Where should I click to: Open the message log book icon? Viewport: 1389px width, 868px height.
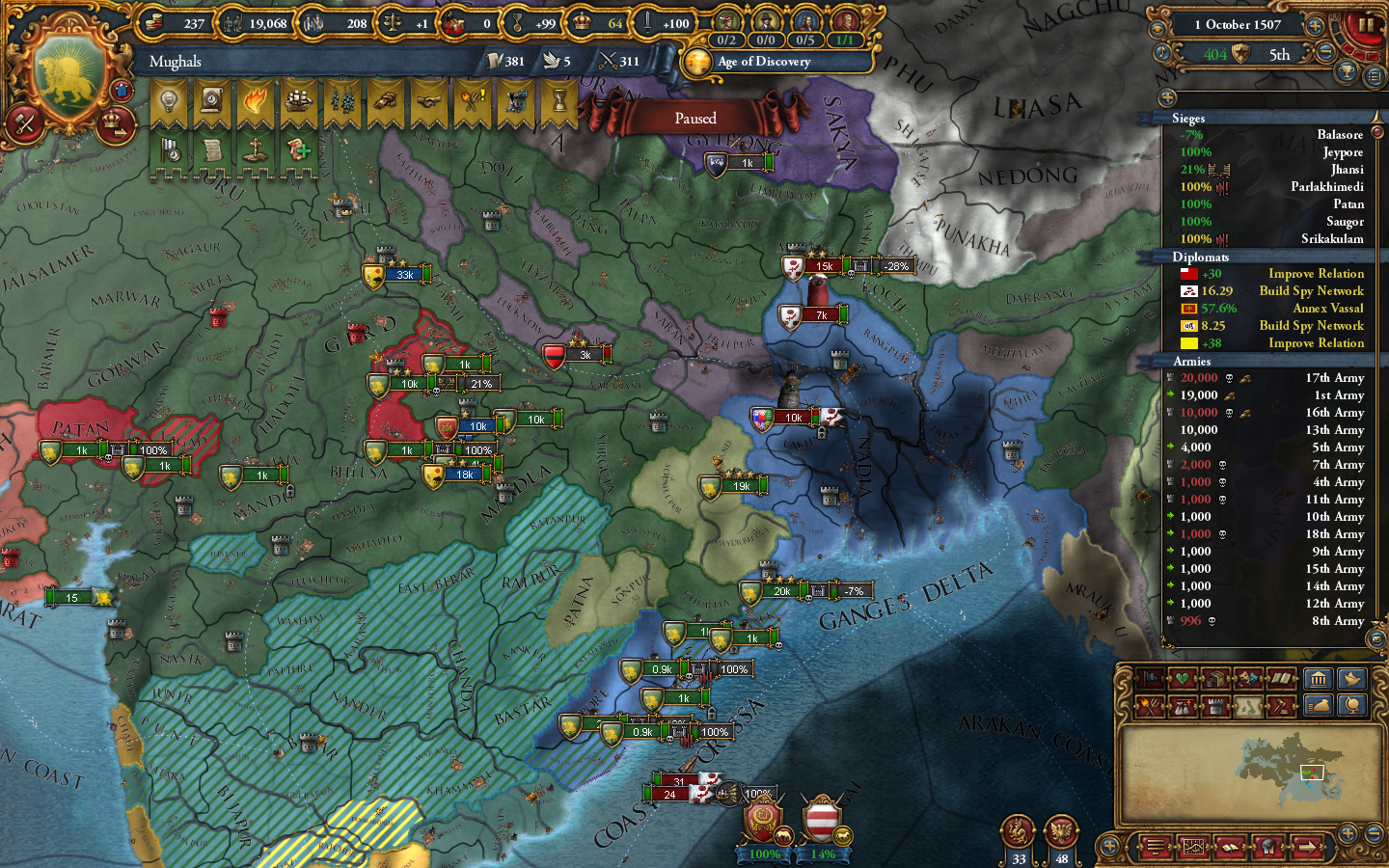1231,847
